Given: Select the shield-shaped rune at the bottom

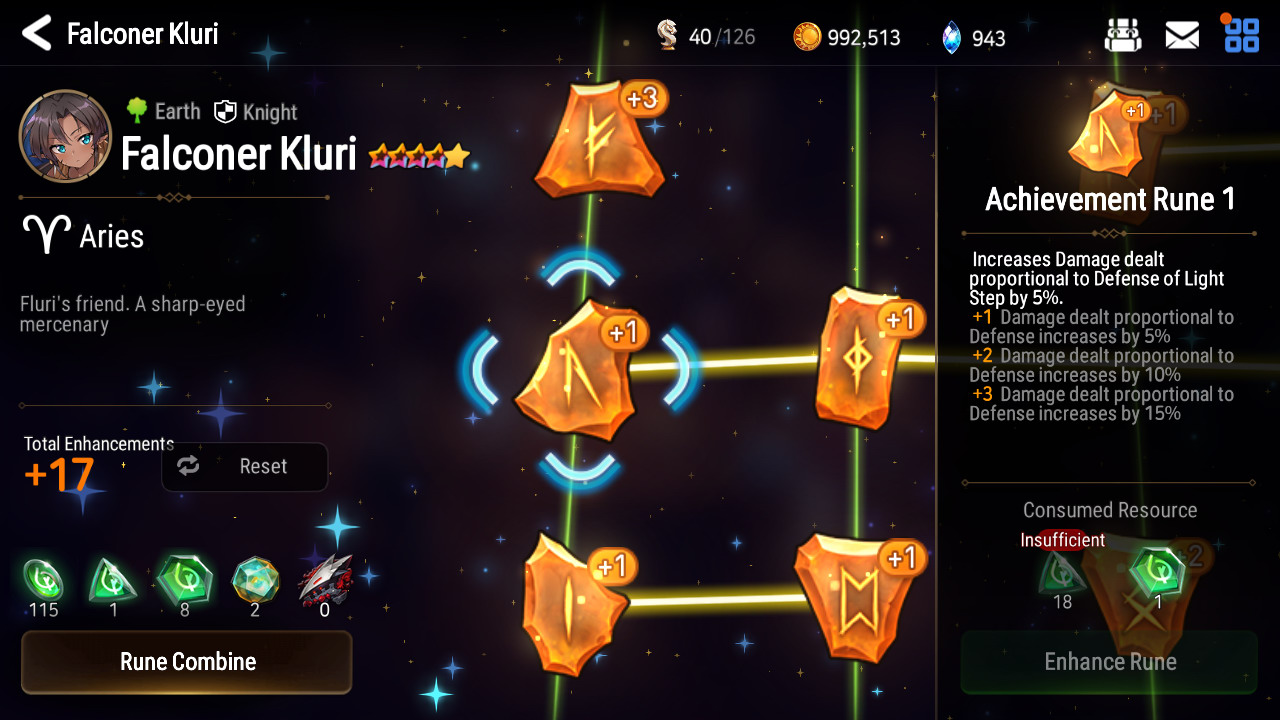Looking at the screenshot, I should (x=853, y=600).
